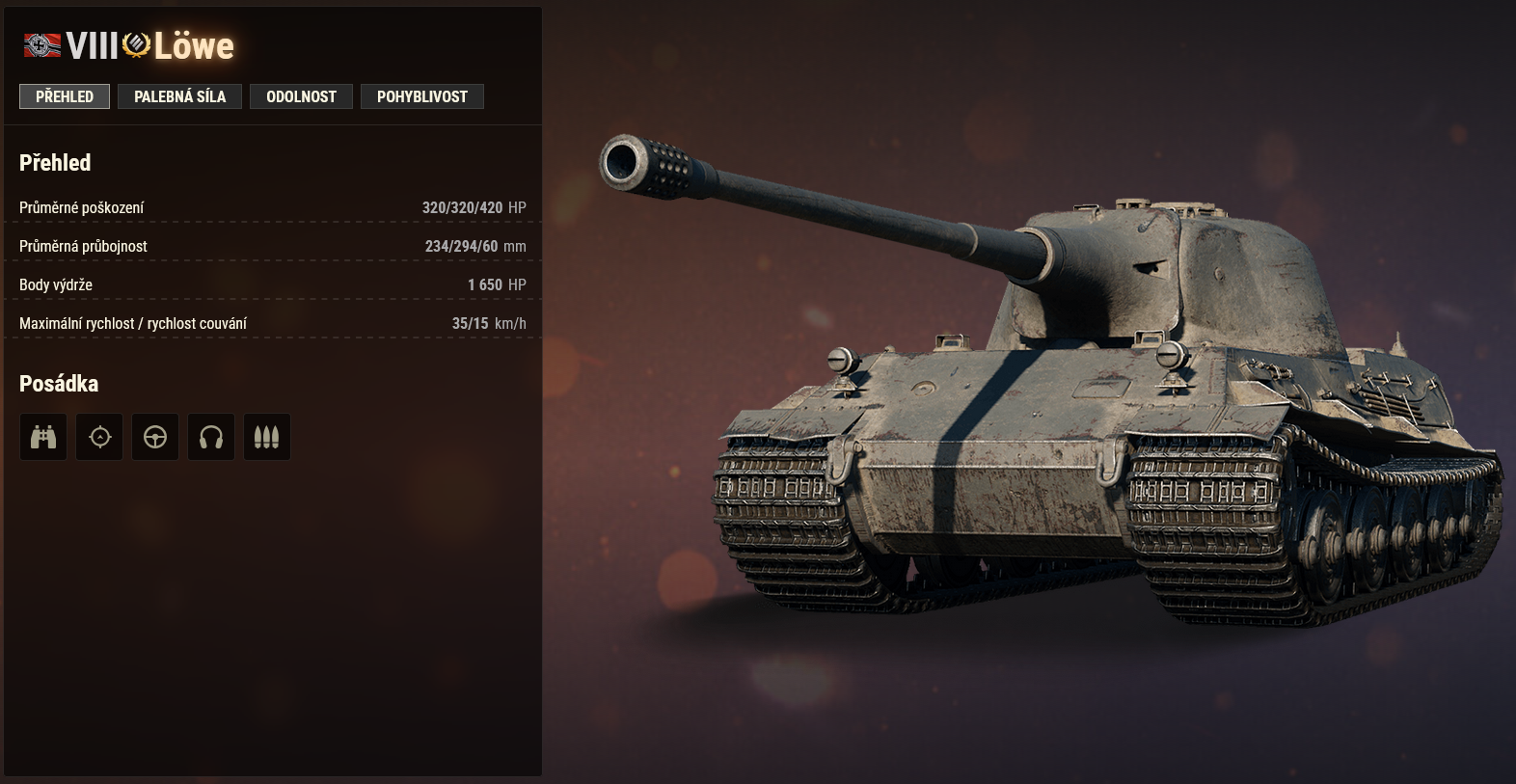1516x784 pixels.
Task: Click the Löwe vehicle name
Action: click(x=193, y=45)
